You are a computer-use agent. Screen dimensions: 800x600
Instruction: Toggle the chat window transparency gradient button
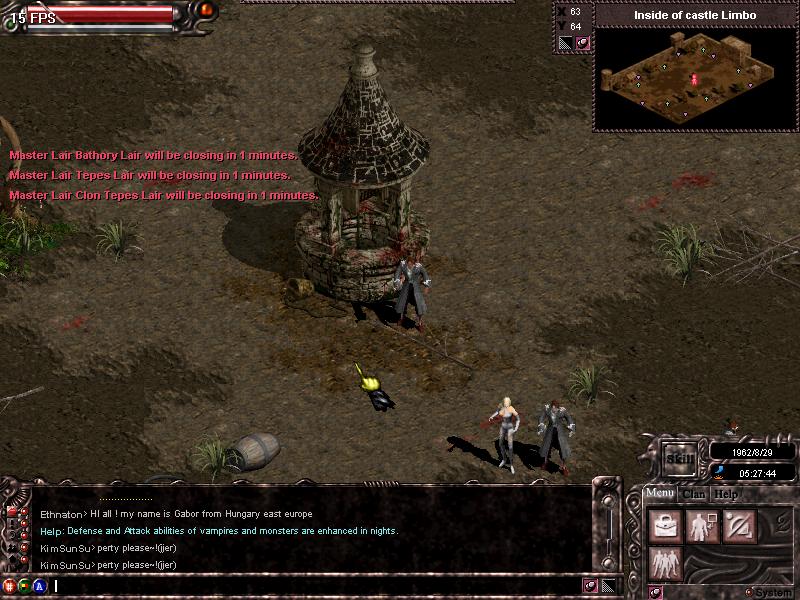coord(608,586)
